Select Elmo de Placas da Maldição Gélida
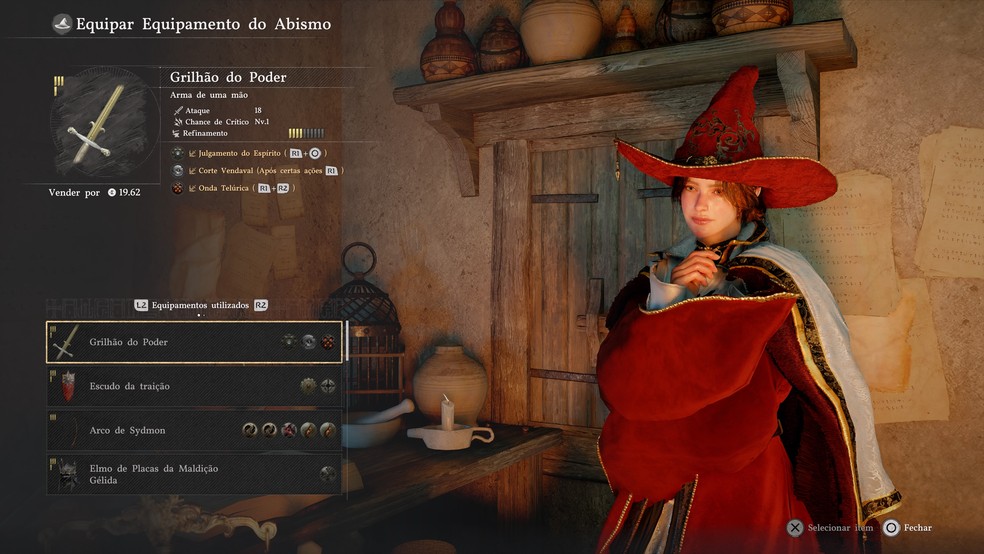This screenshot has height=554, width=984. tap(194, 474)
